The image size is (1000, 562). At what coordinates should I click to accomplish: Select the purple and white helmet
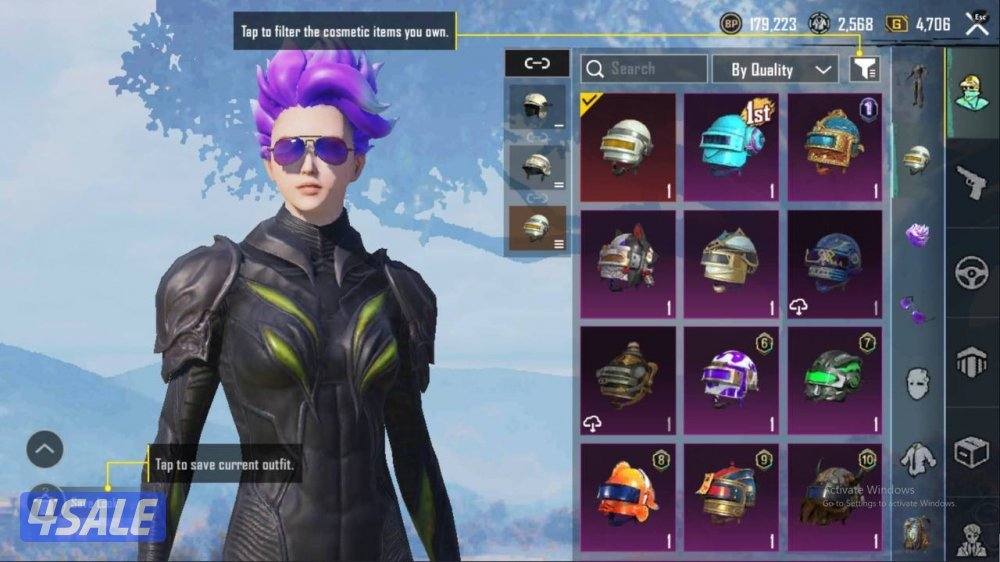pos(730,379)
